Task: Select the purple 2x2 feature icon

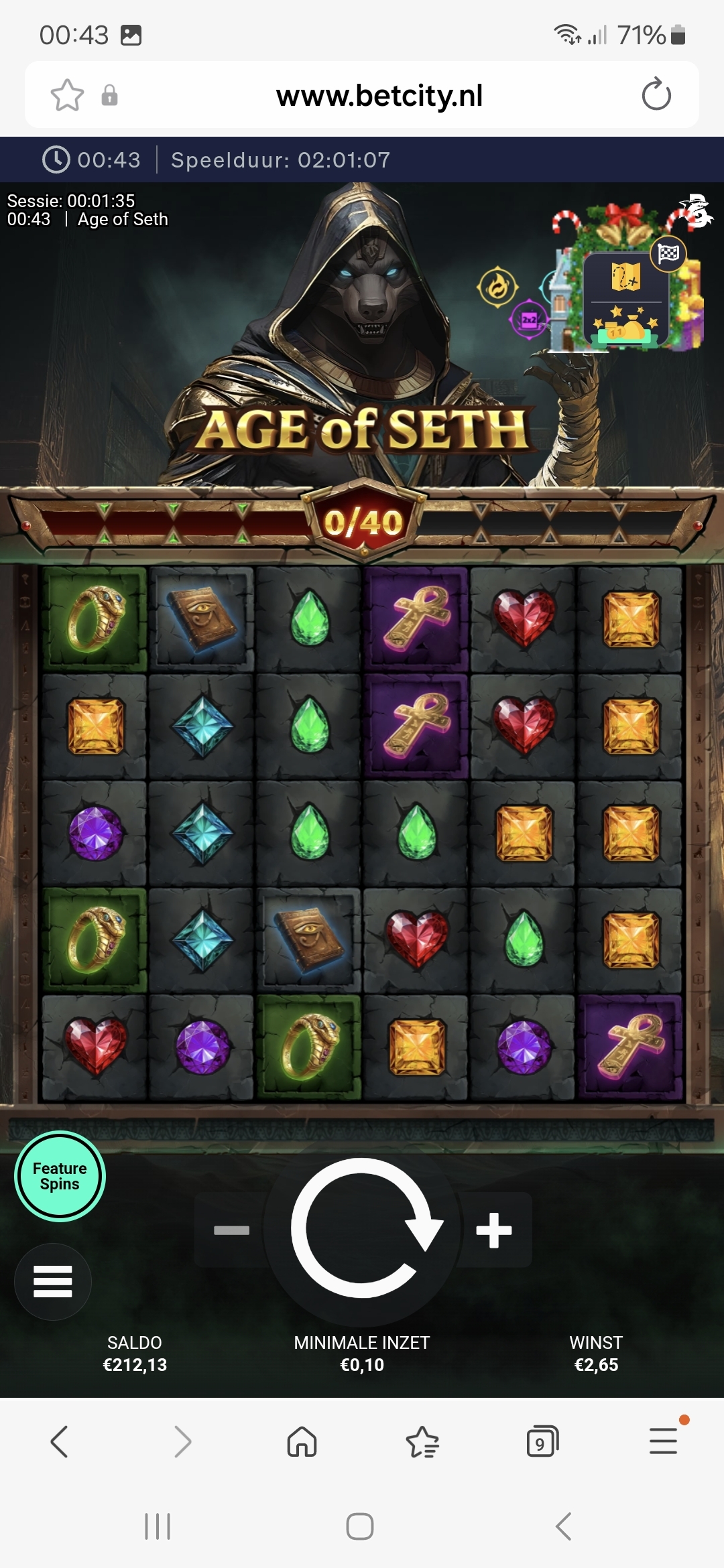Action: 529,320
